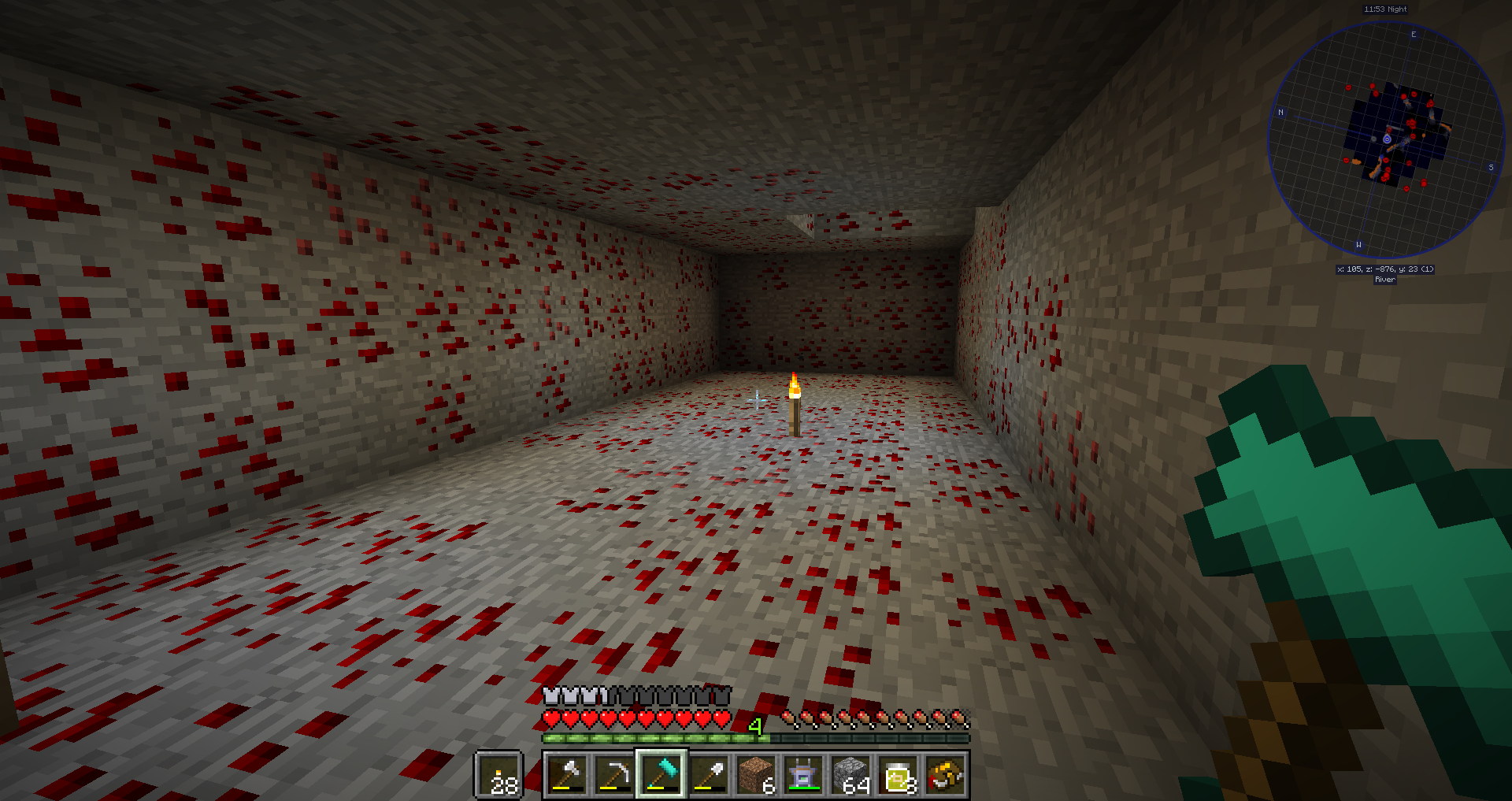The image size is (1512, 801).
Task: Select the gold-and-brown item in last slot
Action: (x=946, y=774)
